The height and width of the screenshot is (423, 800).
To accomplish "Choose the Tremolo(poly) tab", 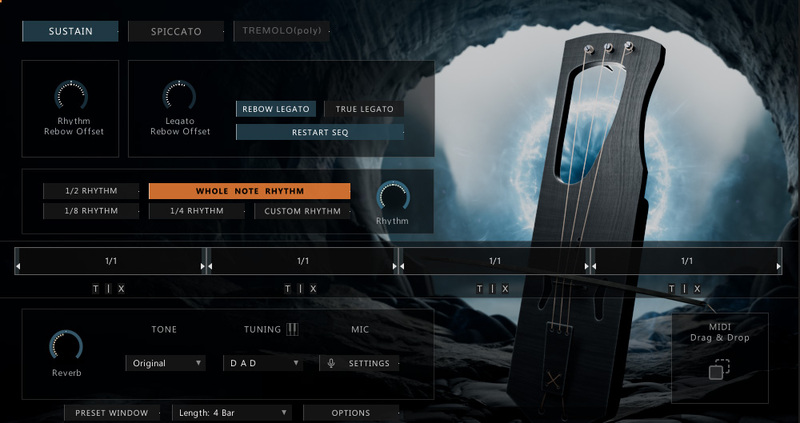I will [281, 31].
